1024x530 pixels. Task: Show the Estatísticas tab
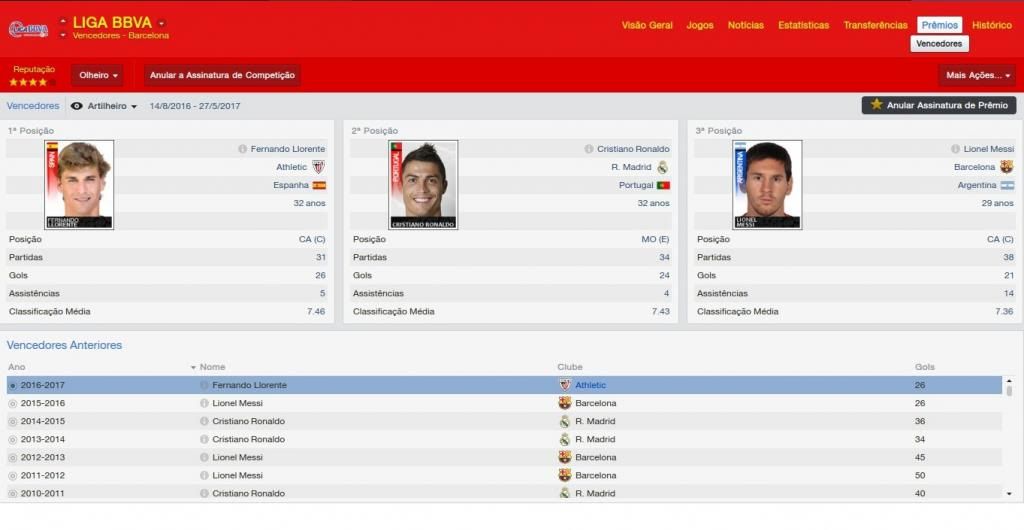coord(803,25)
